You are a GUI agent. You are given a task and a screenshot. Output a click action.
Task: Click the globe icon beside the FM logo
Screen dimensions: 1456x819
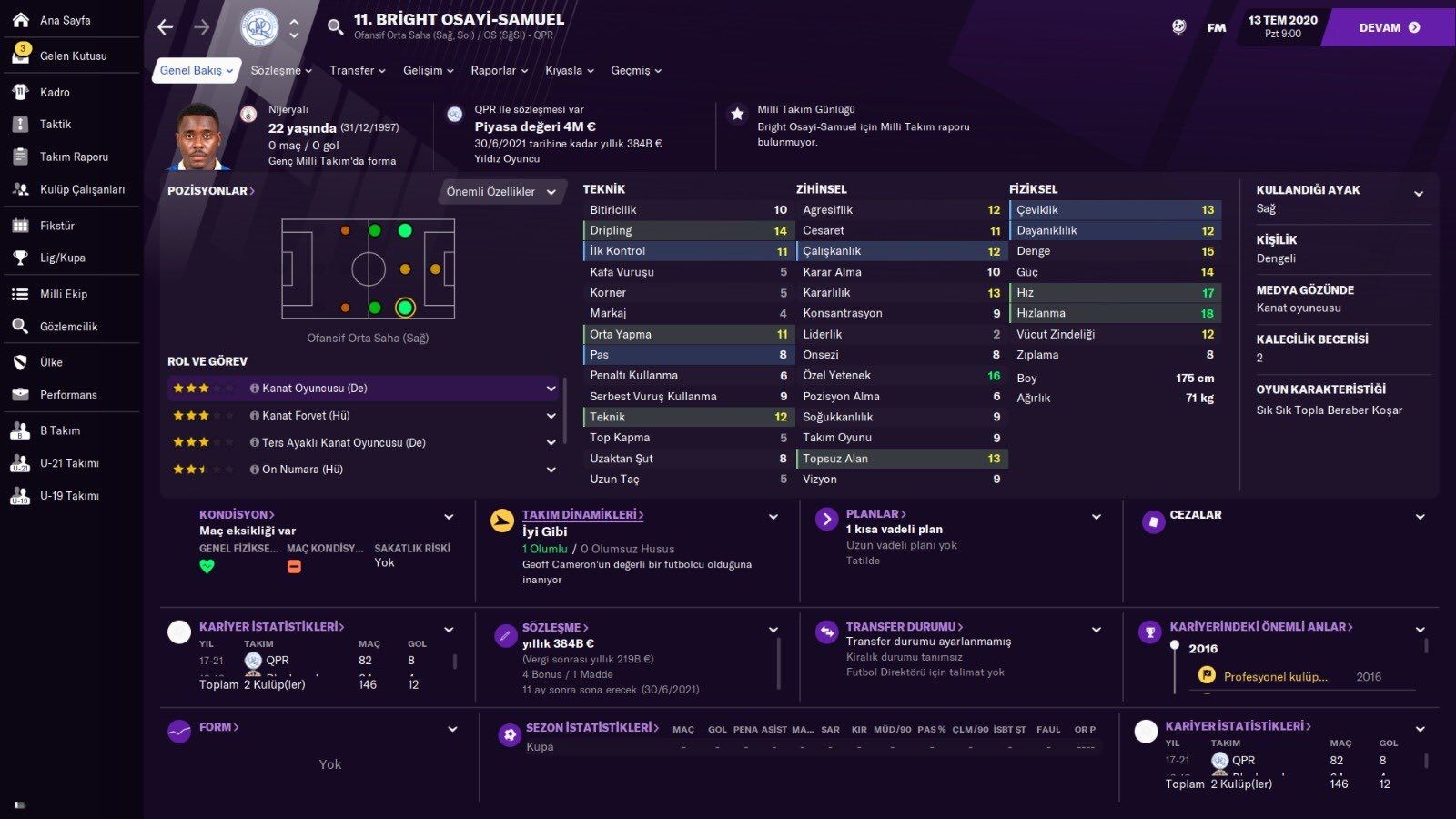click(x=1178, y=27)
